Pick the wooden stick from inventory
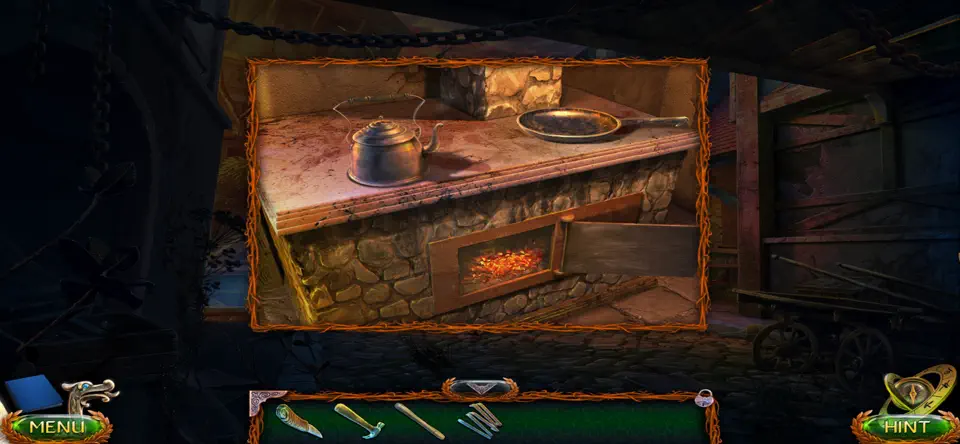Screen dimensions: 960x444 [x=420, y=420]
